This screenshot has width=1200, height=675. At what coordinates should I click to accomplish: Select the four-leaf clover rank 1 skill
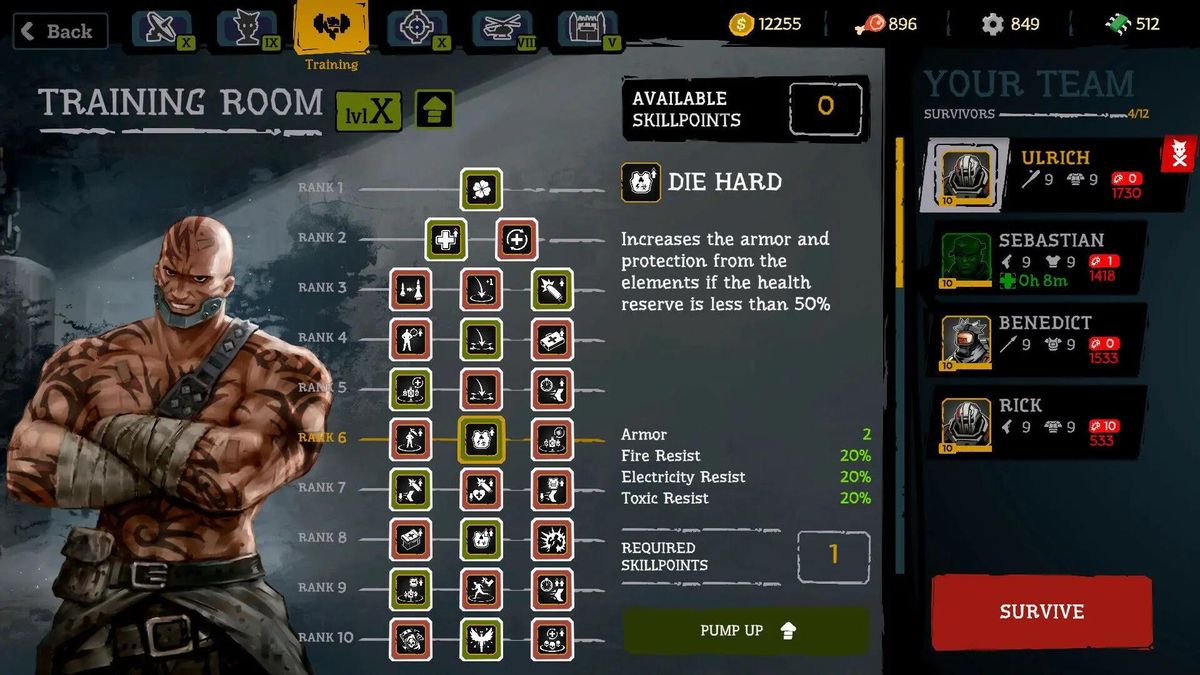(x=481, y=189)
